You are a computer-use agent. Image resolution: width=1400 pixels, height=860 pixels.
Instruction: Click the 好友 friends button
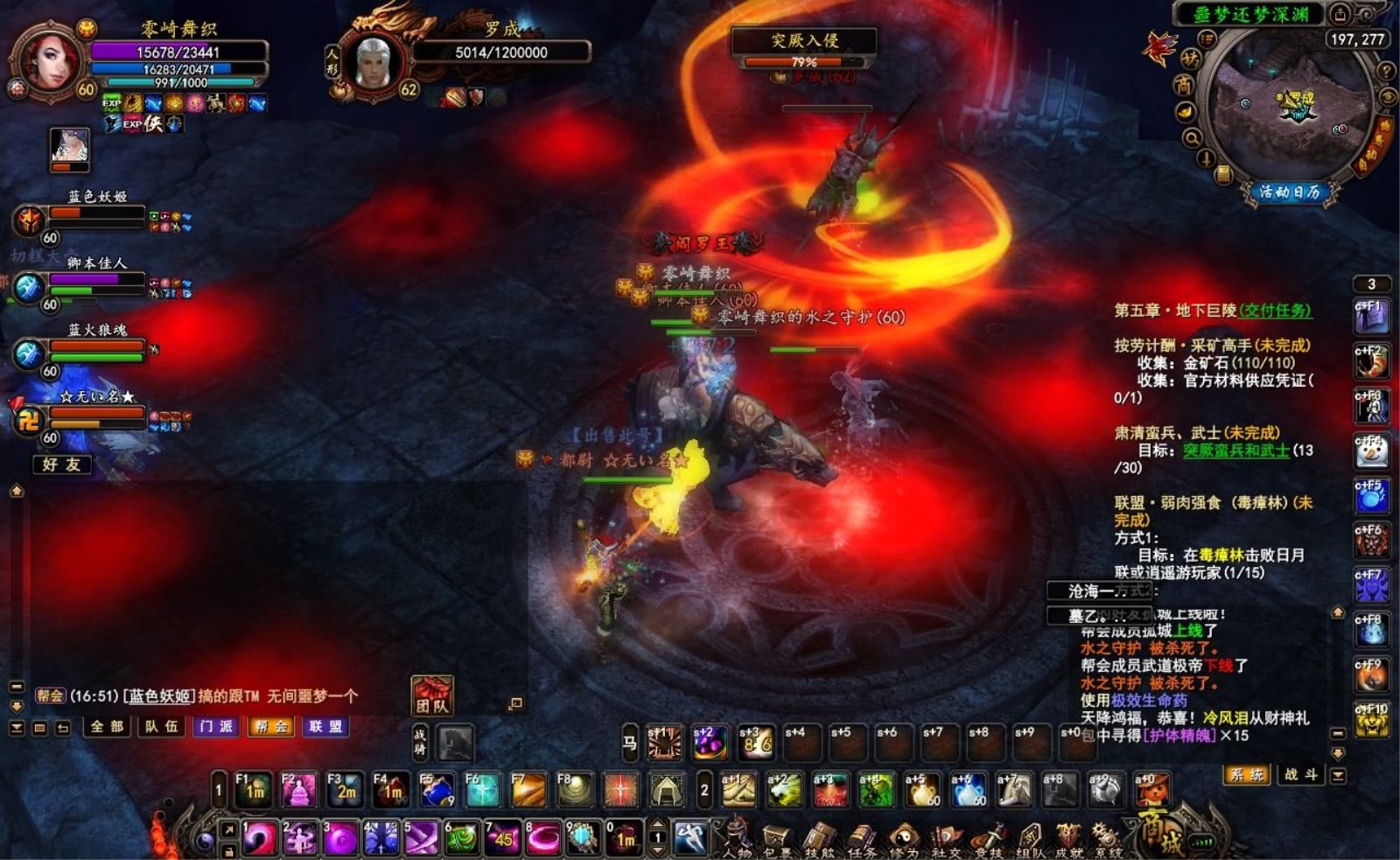point(61,465)
